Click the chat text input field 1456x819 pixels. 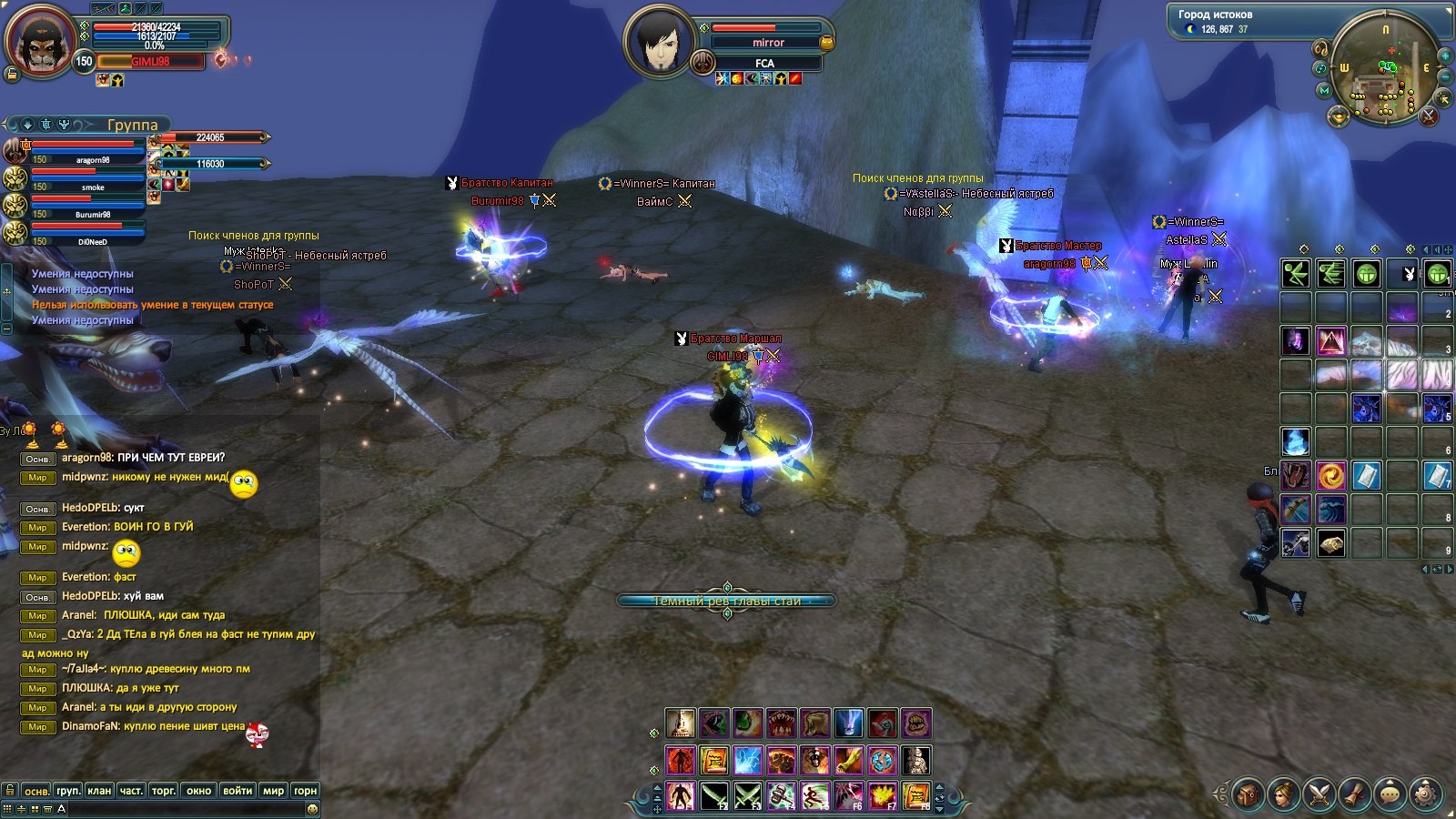[x=182, y=808]
